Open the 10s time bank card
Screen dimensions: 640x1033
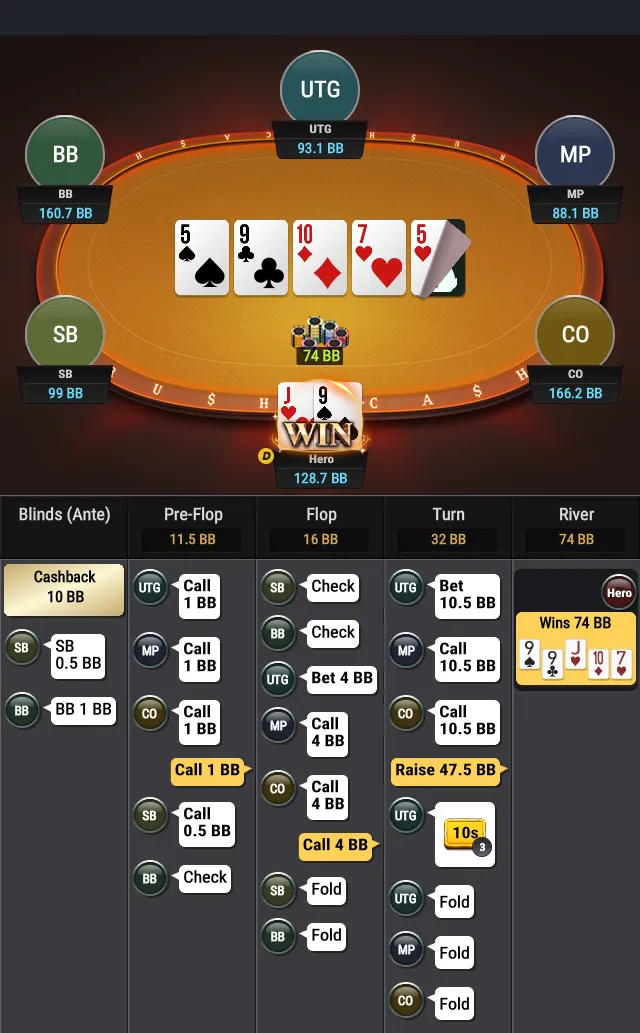465,834
